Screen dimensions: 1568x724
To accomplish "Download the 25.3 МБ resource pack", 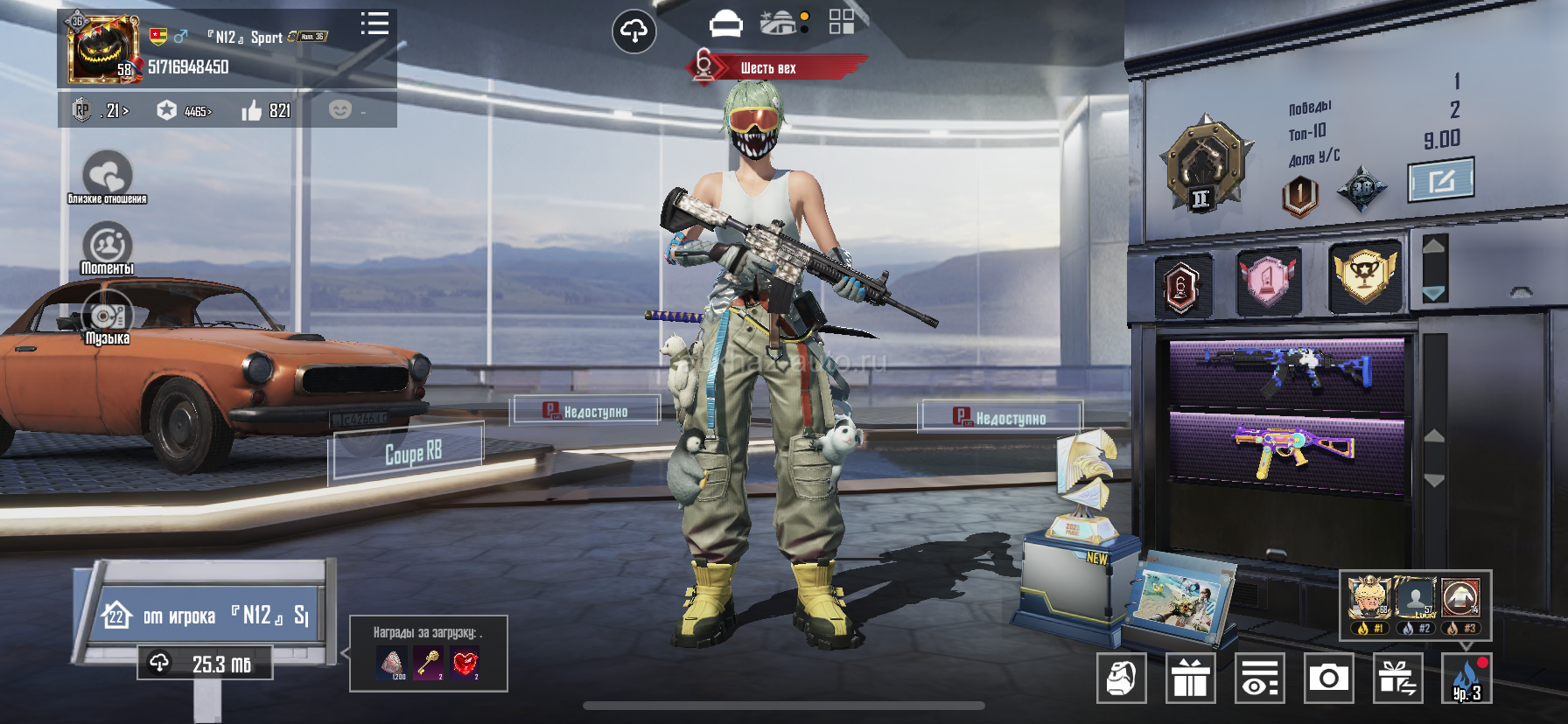I will tap(205, 664).
